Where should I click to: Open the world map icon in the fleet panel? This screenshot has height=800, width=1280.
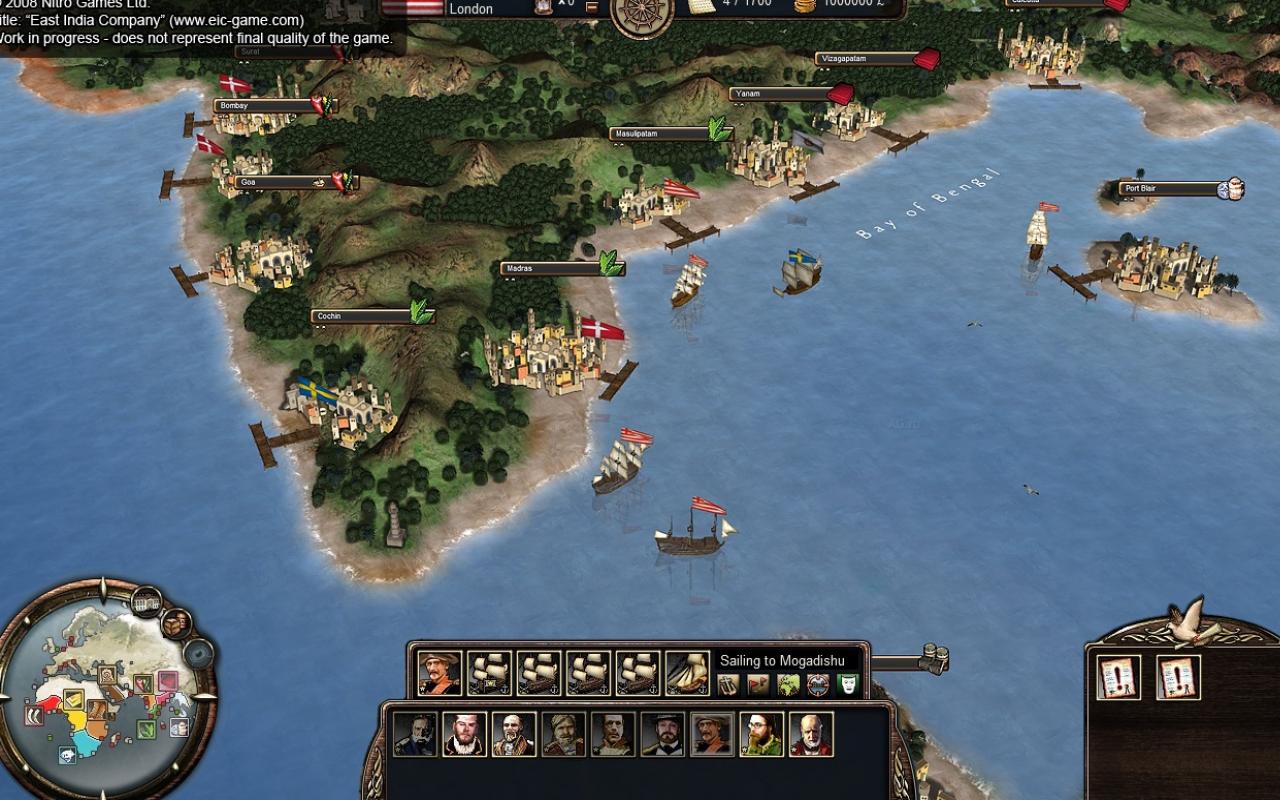(786, 686)
